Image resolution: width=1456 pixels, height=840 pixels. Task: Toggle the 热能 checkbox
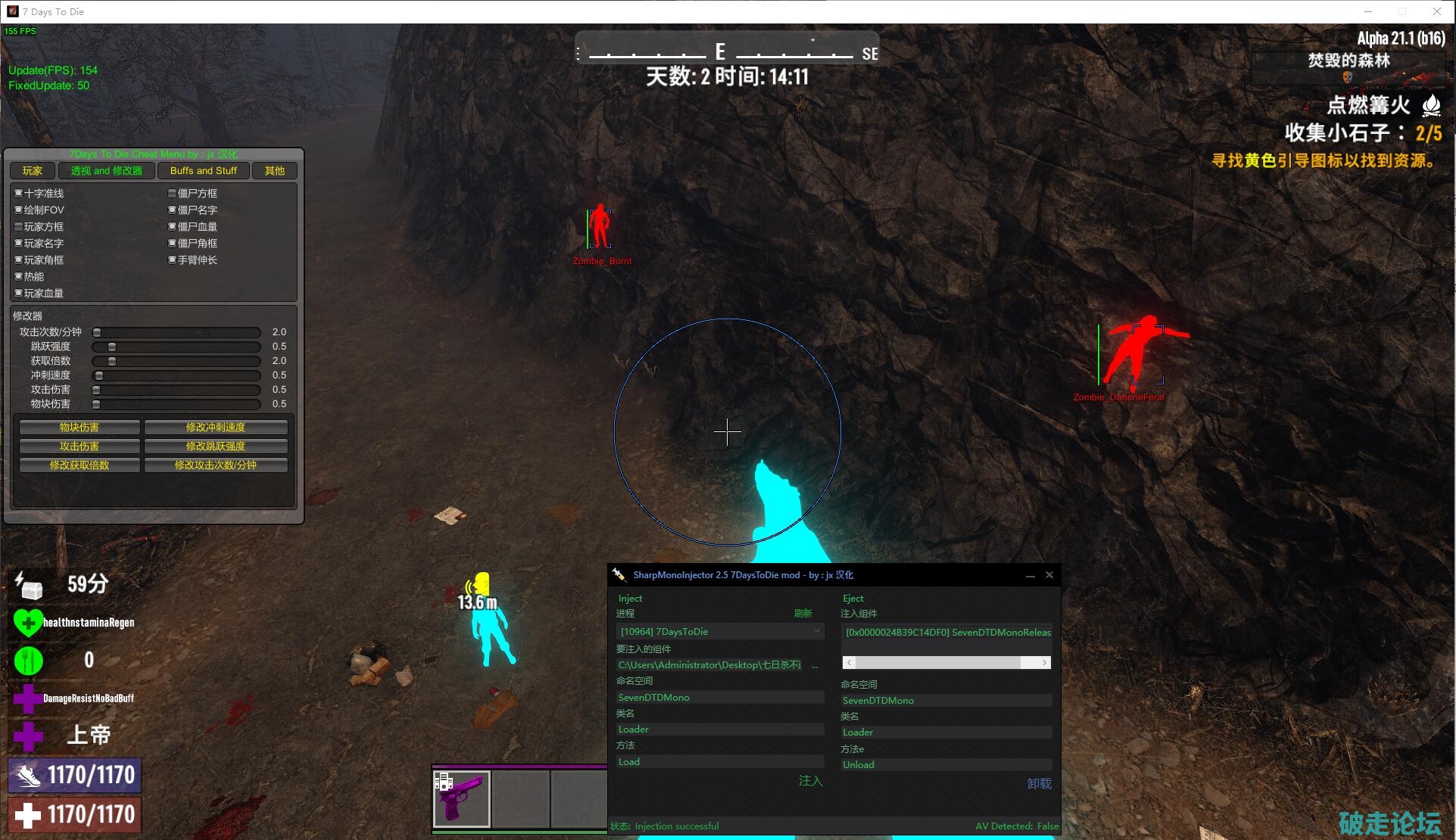click(x=19, y=277)
